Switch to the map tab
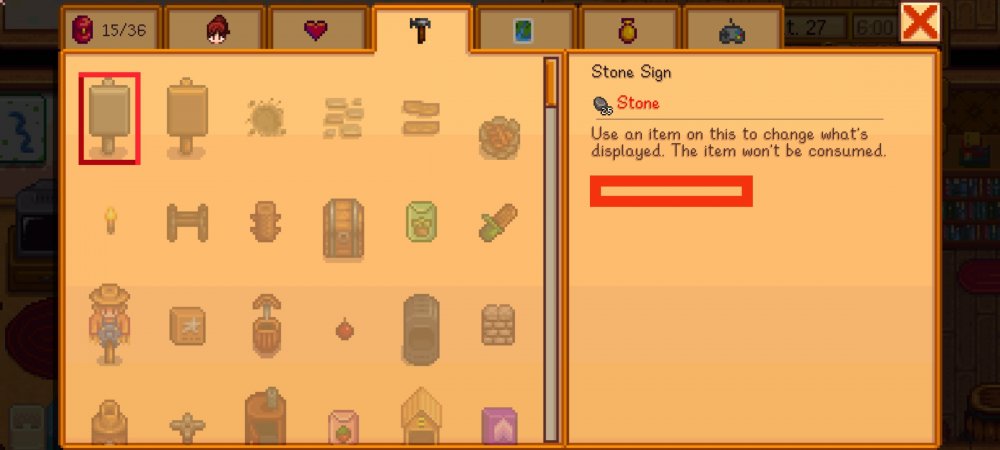 coord(525,31)
